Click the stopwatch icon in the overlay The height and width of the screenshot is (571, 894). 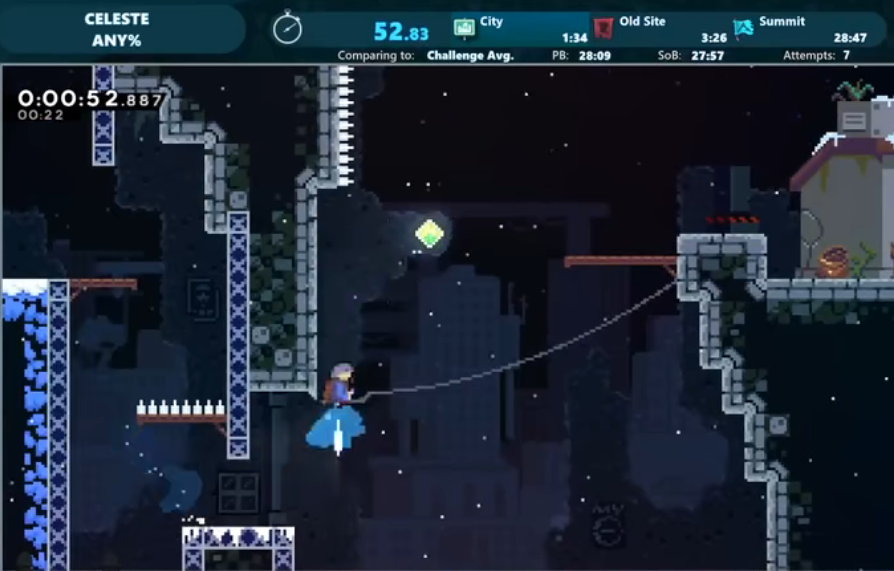287,28
